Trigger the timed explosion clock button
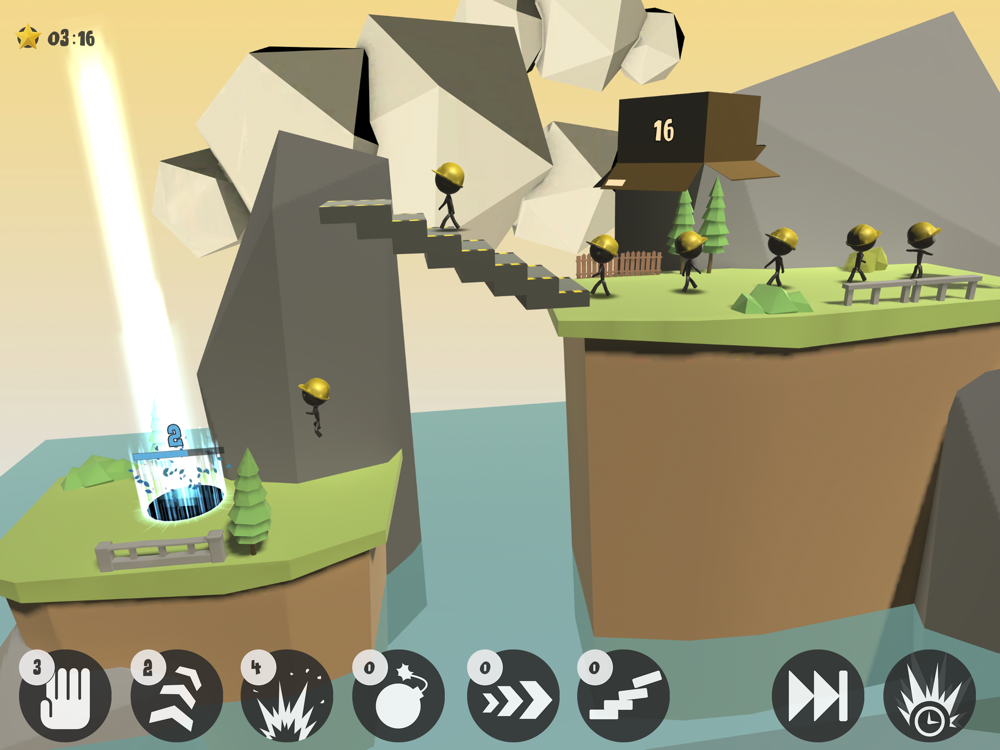1000x750 pixels. [929, 695]
